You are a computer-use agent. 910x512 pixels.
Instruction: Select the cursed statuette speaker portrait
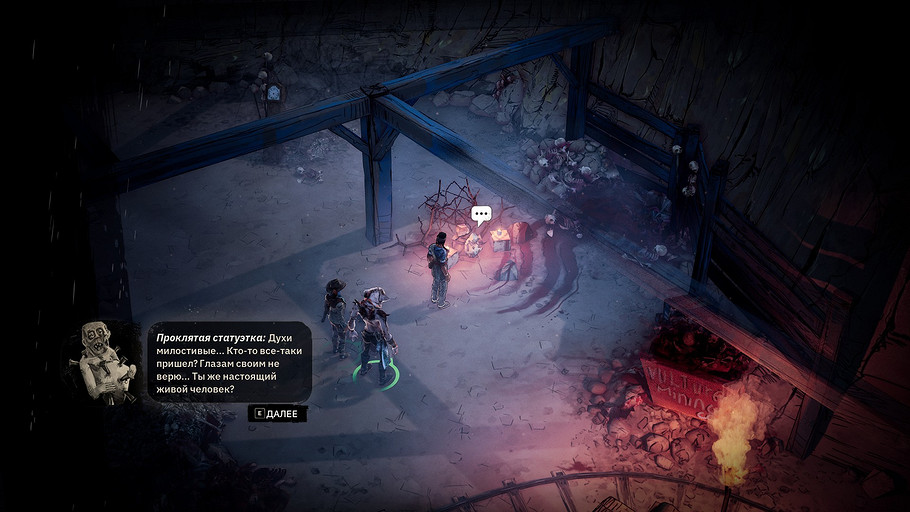[x=102, y=361]
